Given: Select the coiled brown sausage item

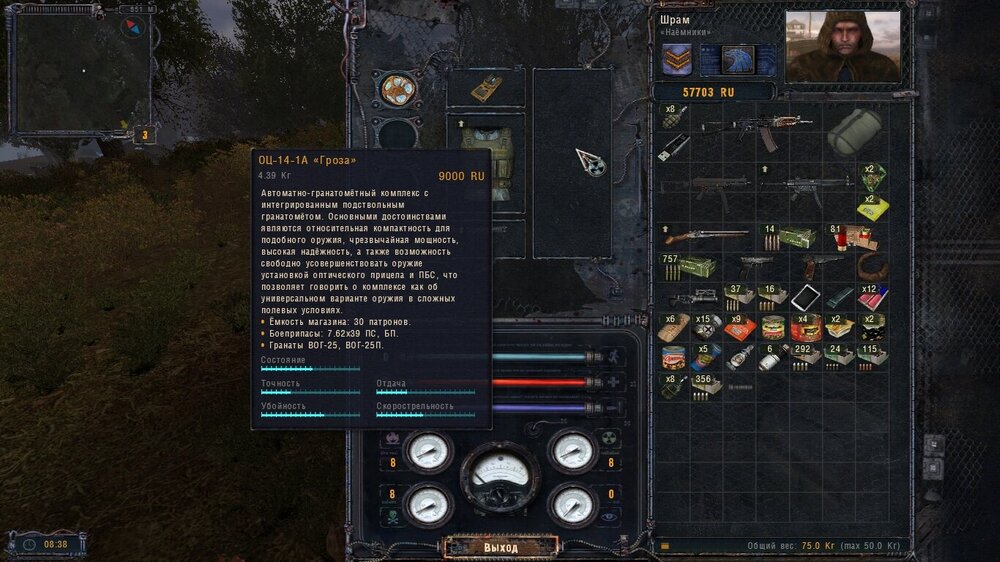Looking at the screenshot, I should click(873, 268).
